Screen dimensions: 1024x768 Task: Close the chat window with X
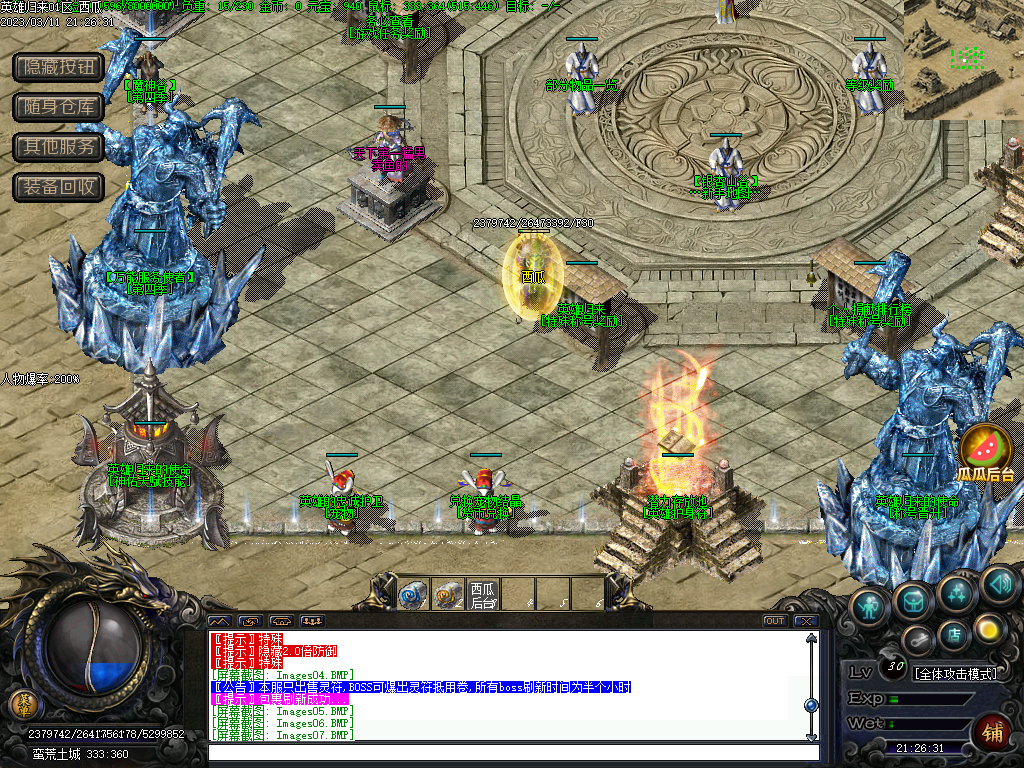pyautogui.click(x=805, y=621)
